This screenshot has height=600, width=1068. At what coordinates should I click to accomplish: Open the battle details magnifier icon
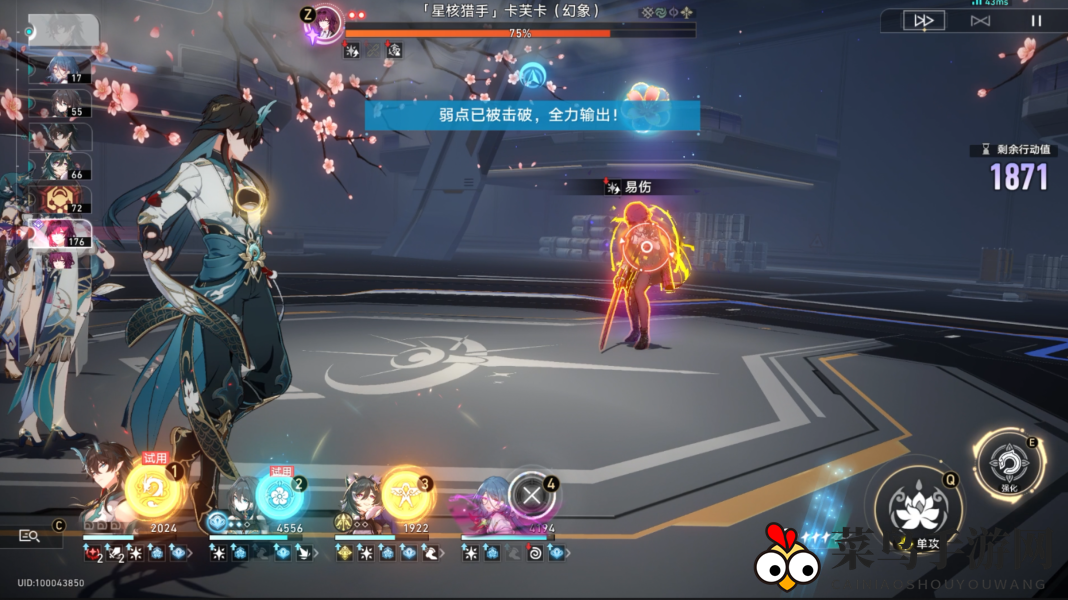[29, 536]
